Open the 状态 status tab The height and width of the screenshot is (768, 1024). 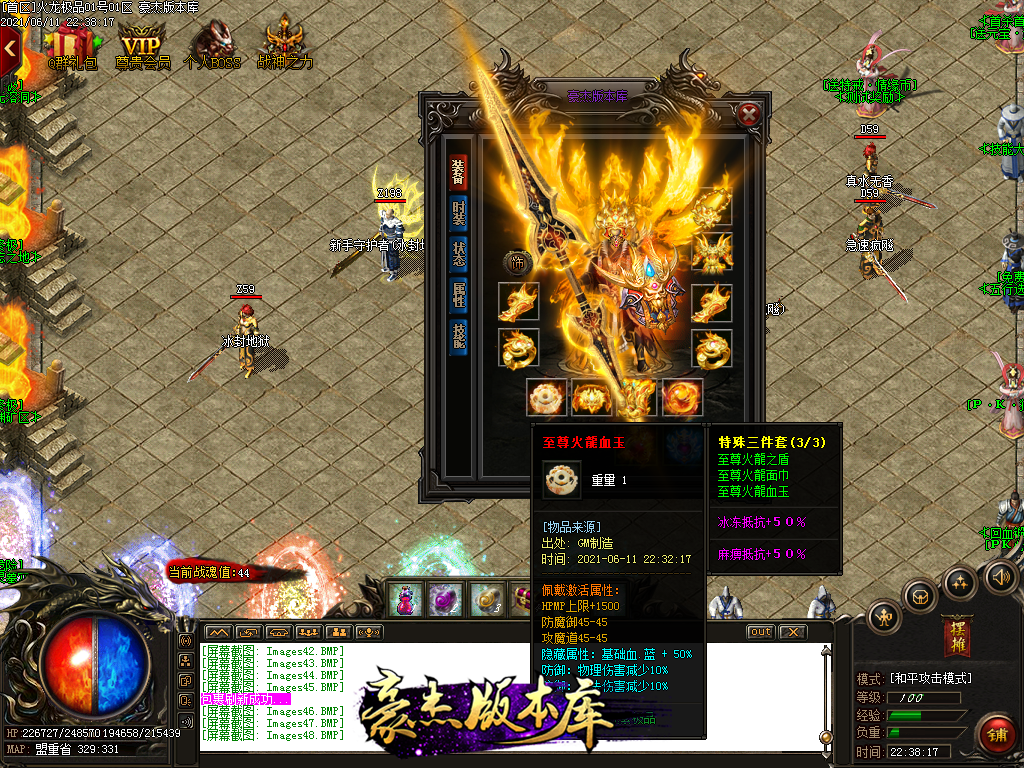click(458, 254)
